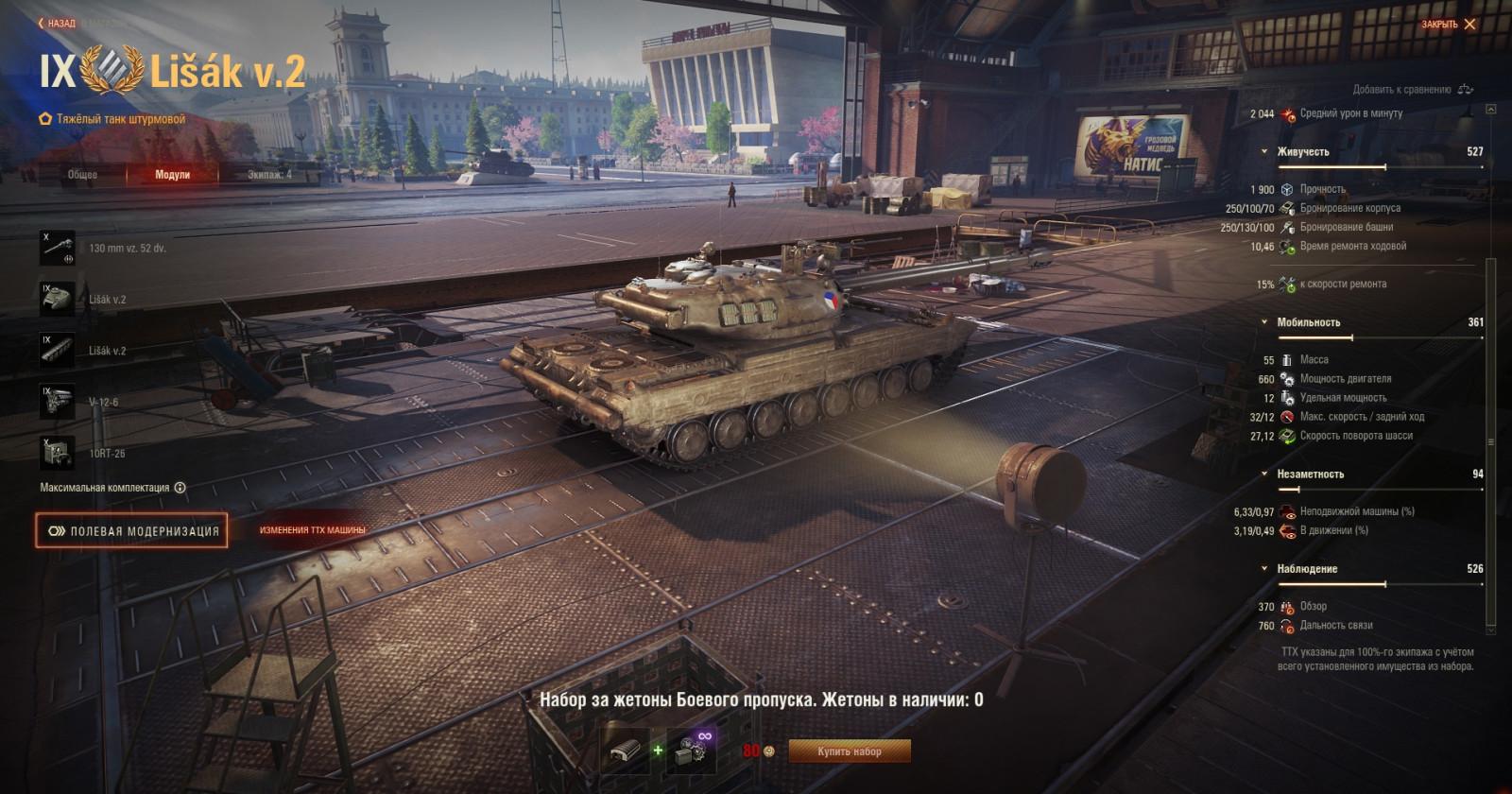
Task: Collapse the Живучесть stats section
Action: tap(1263, 152)
